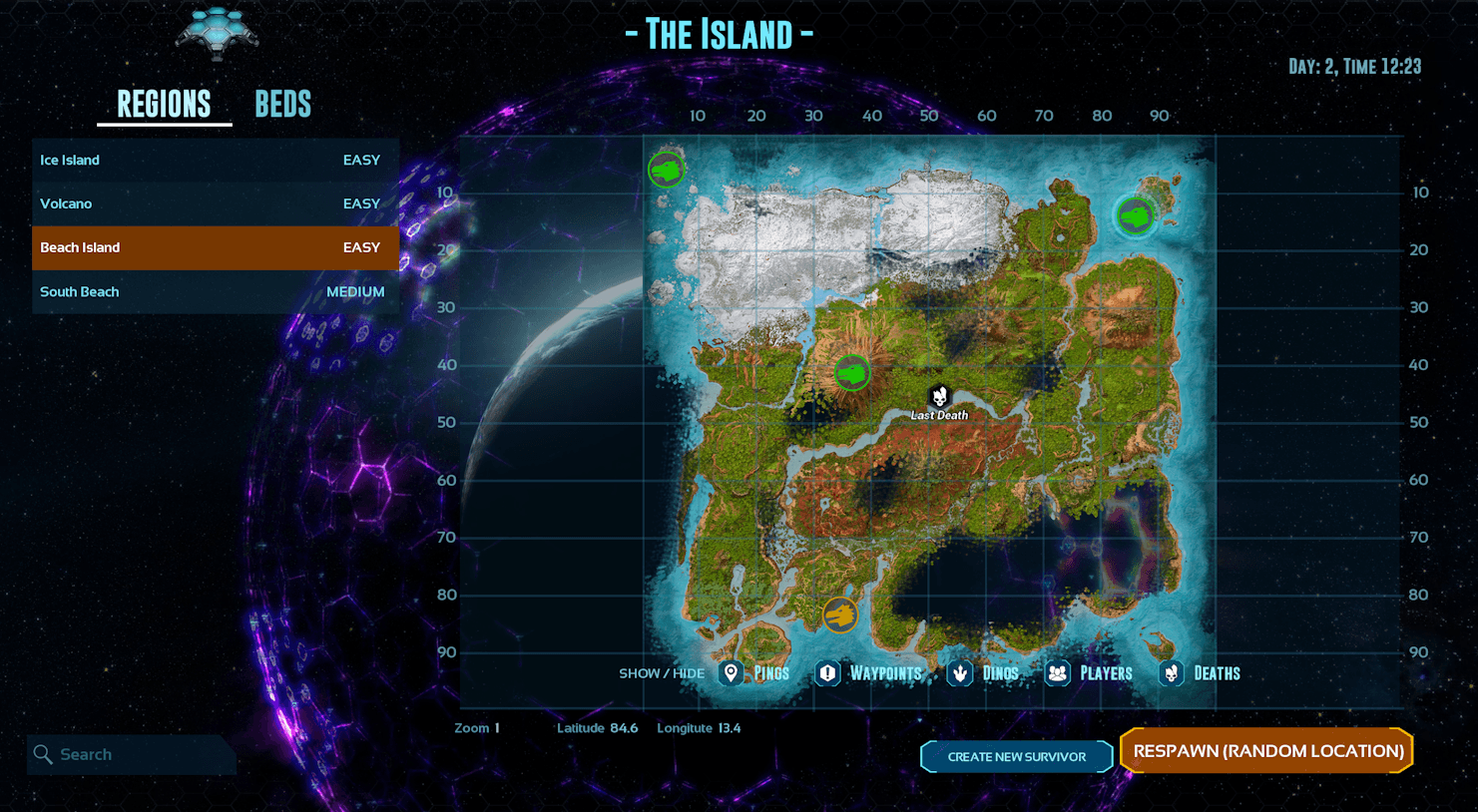
Task: Choose the Volcano region from the list
Action: [215, 203]
